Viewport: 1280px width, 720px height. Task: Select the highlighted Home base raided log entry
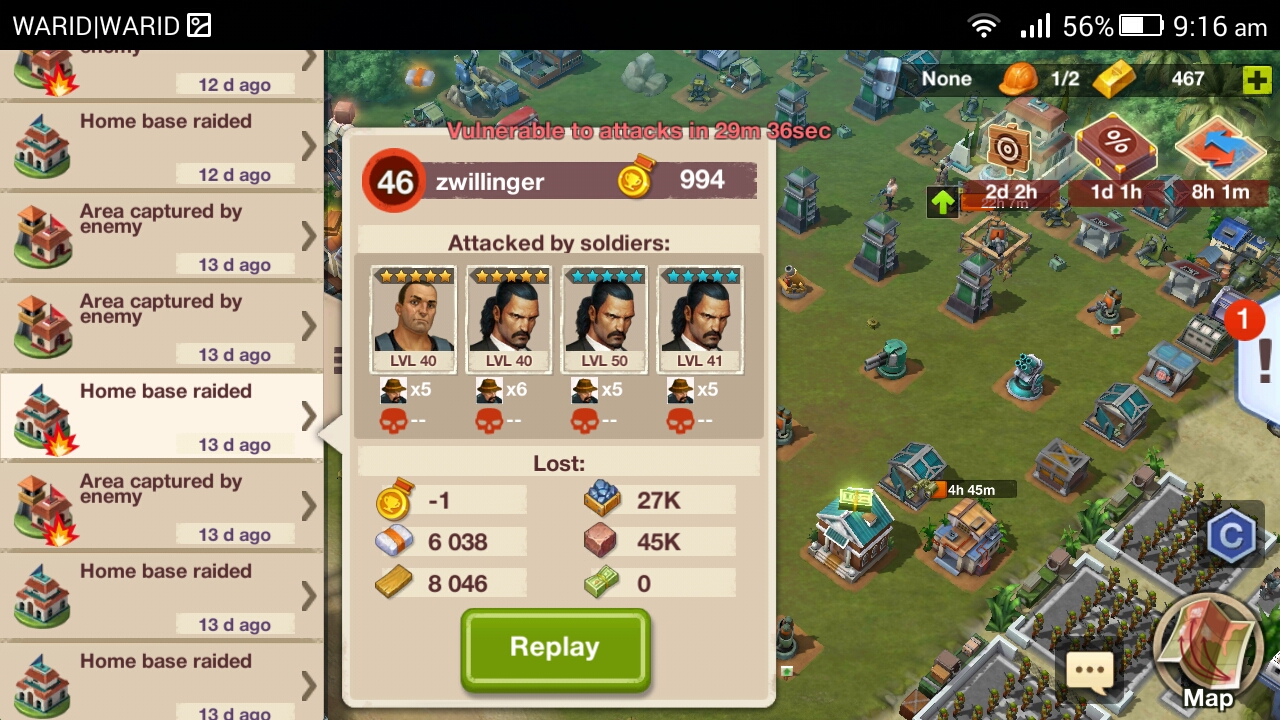coord(160,416)
